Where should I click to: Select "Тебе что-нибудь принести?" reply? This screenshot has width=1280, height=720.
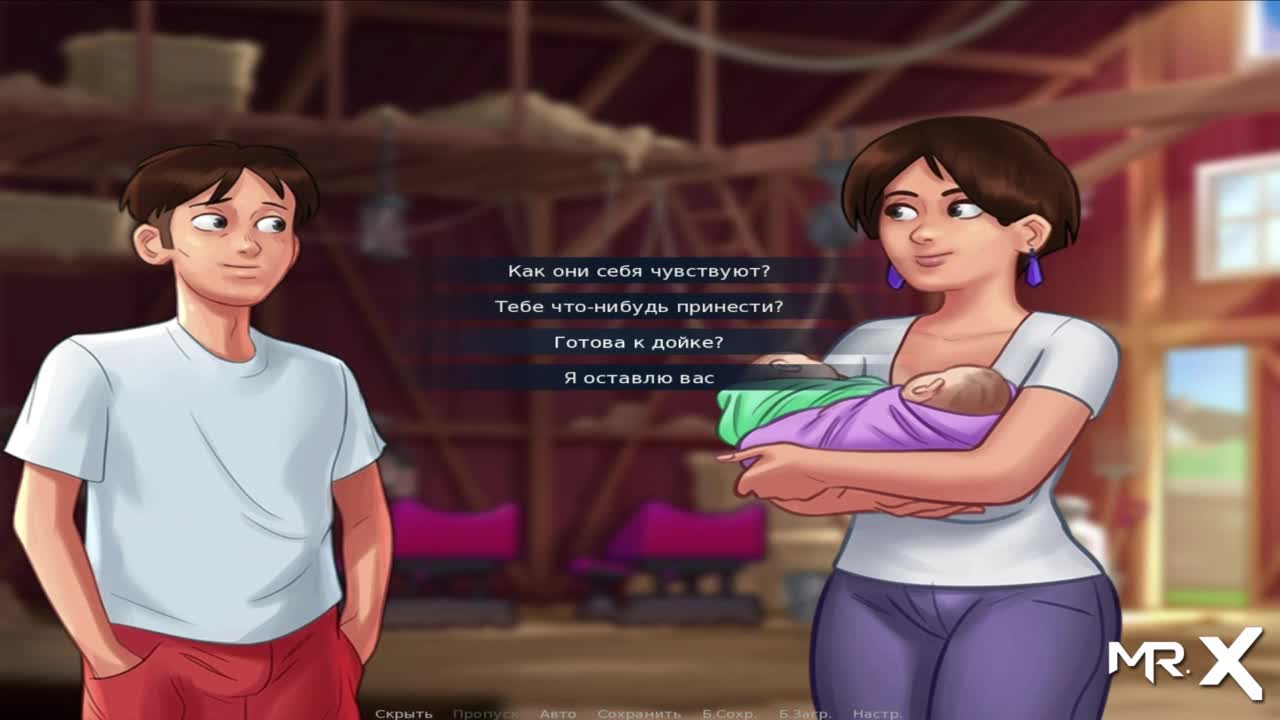[x=639, y=307]
